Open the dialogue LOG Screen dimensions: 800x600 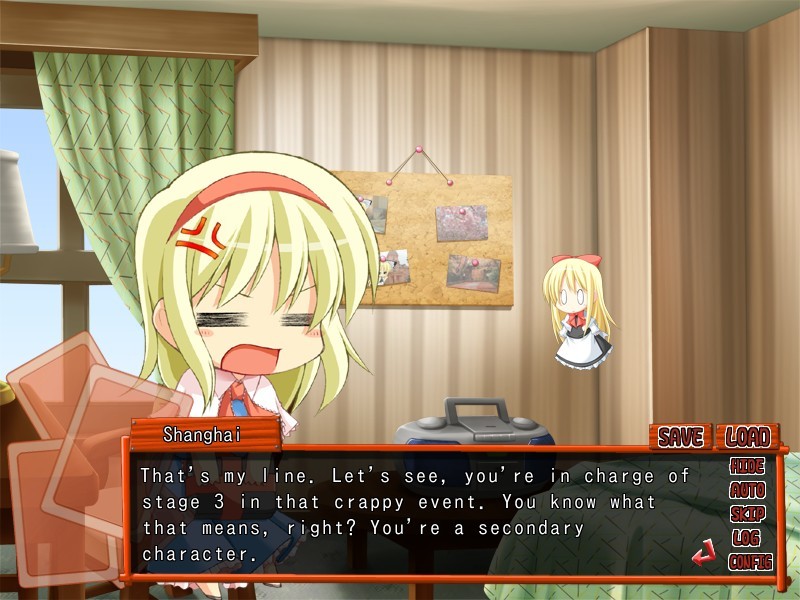point(747,538)
